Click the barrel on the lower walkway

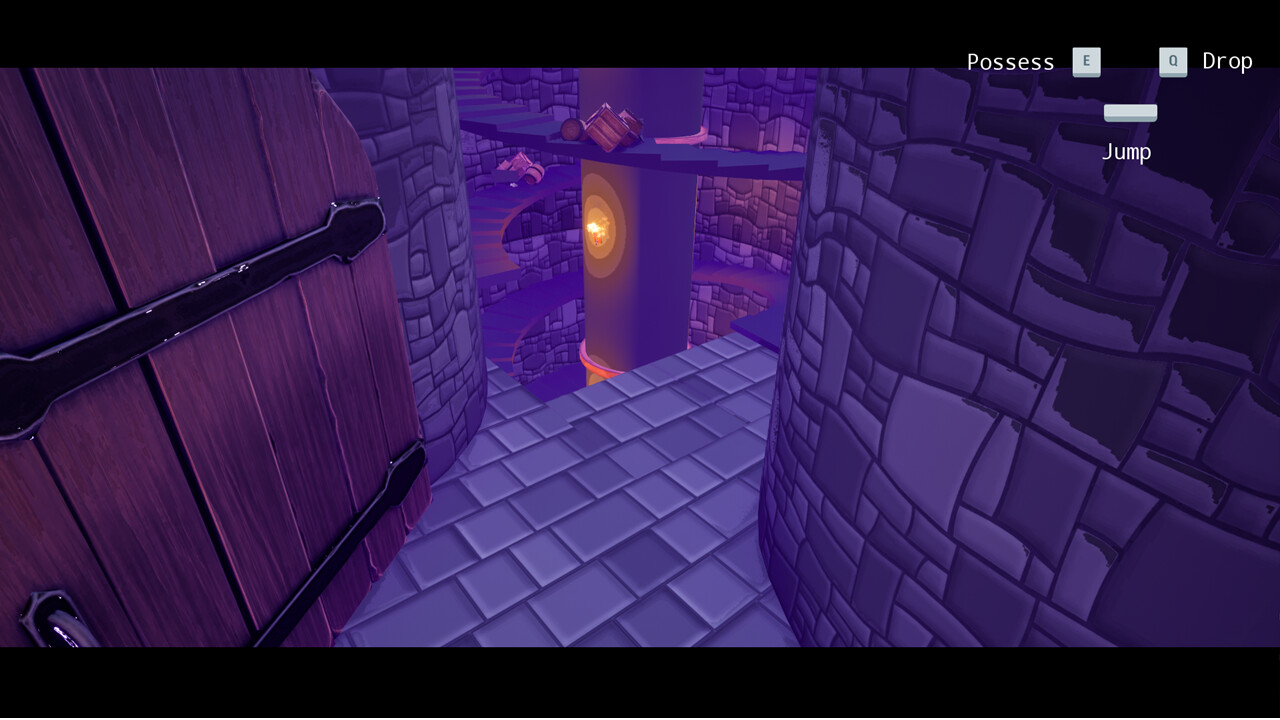[x=534, y=173]
